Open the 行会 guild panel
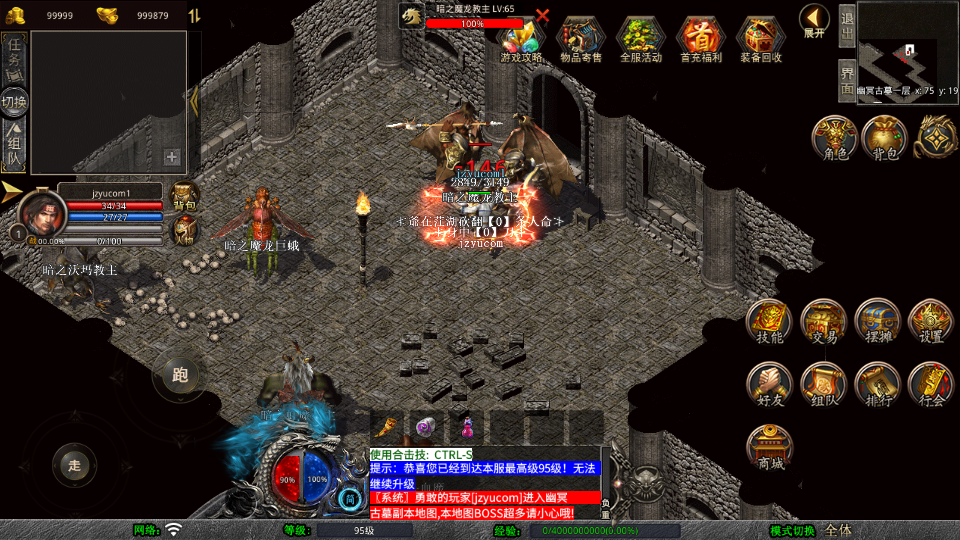 [930, 385]
